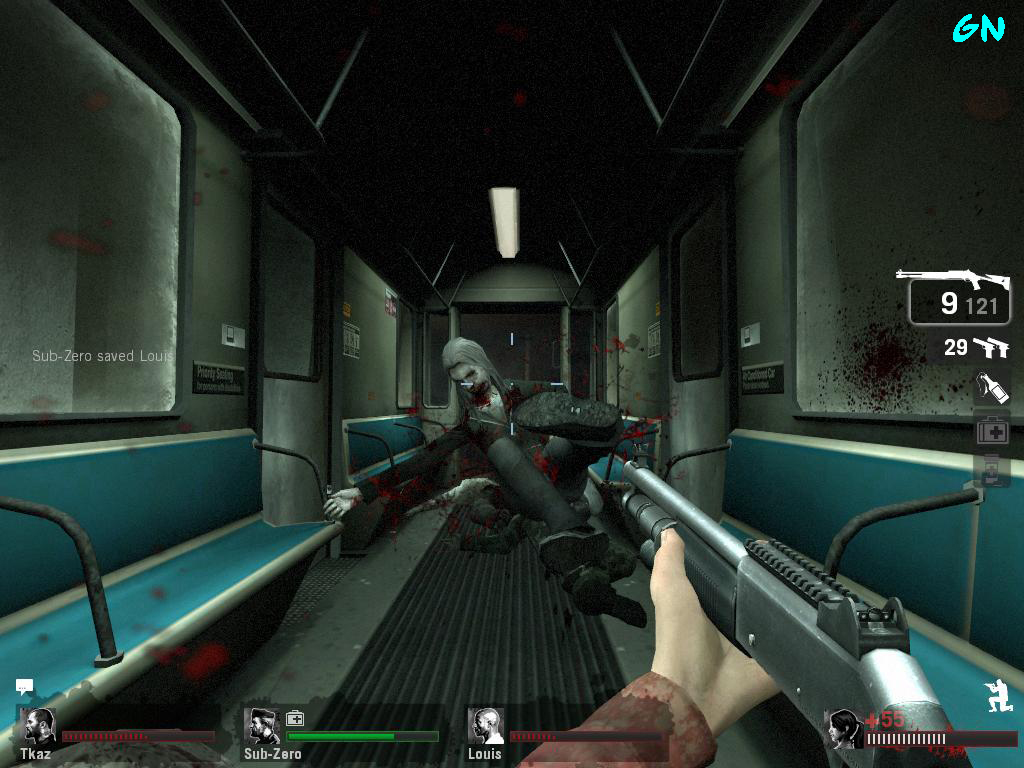1024x768 pixels.
Task: Click the cyan GN logo
Action: [978, 28]
